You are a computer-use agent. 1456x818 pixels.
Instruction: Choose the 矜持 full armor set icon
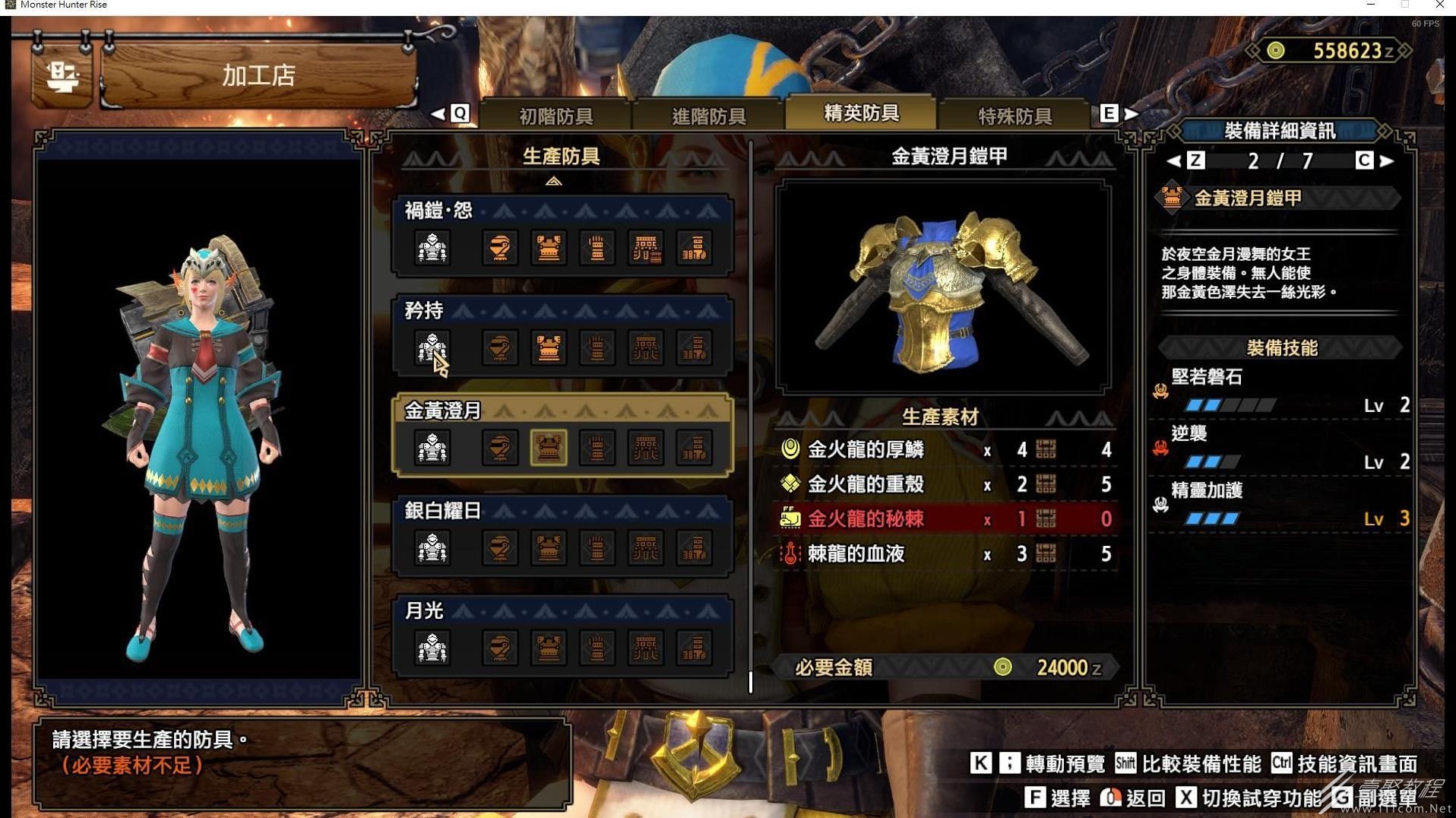click(432, 348)
